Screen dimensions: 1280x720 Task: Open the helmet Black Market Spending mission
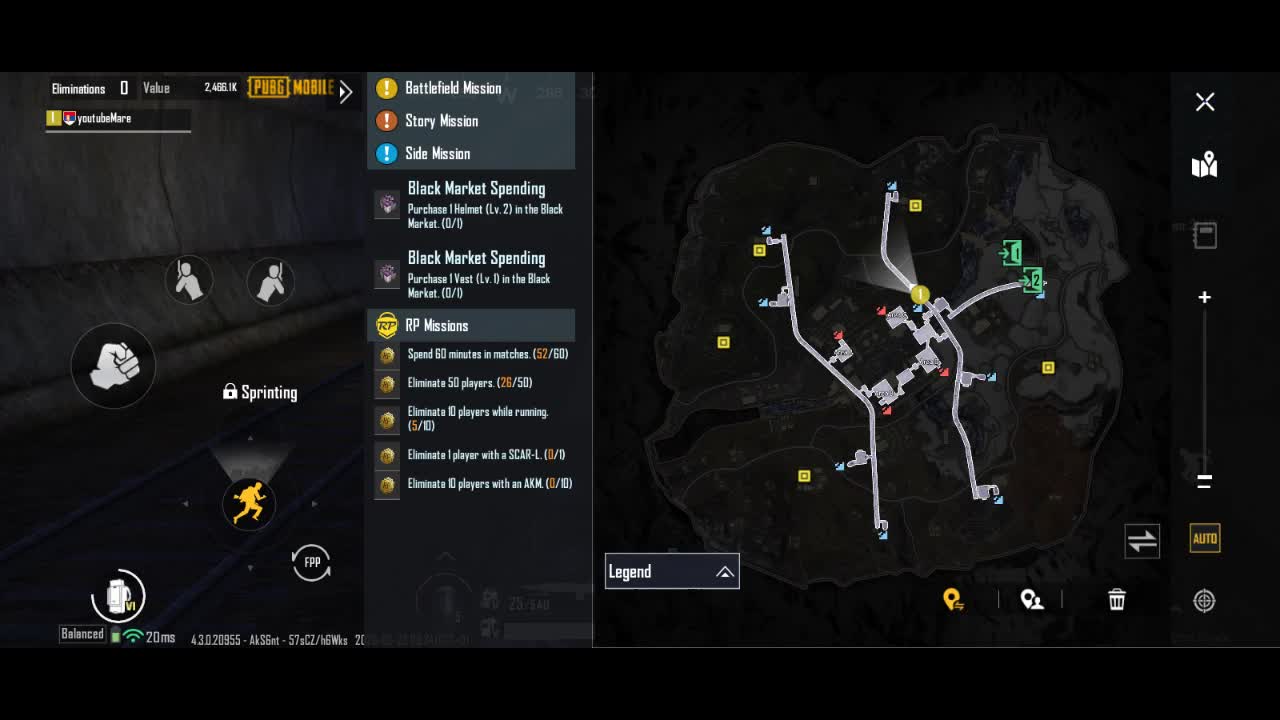click(x=476, y=203)
